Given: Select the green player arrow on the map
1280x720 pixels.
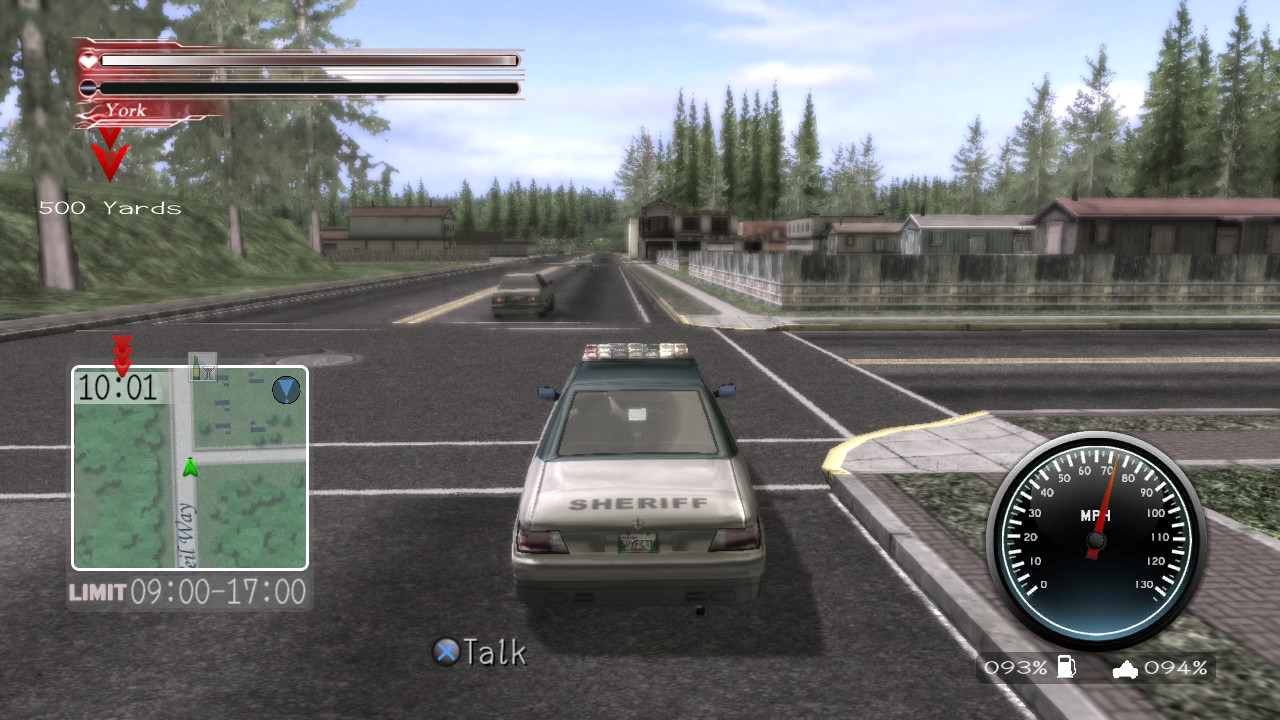Looking at the screenshot, I should 189,466.
